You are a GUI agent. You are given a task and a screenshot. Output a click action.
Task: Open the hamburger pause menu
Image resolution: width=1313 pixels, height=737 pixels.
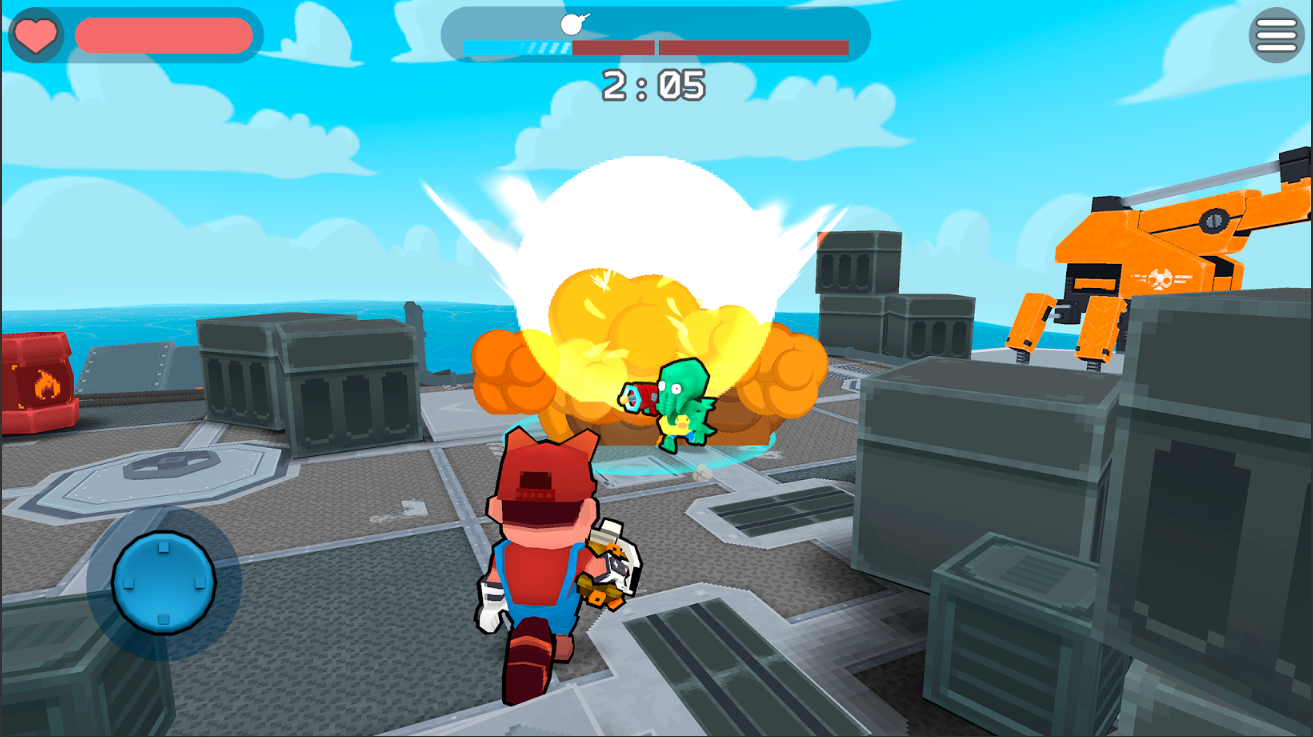click(x=1275, y=34)
